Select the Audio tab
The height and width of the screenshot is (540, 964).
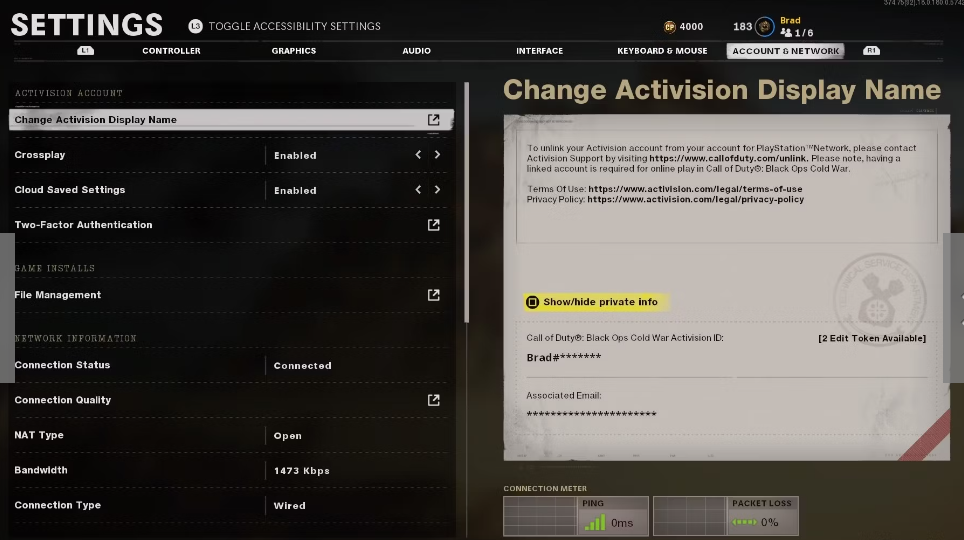[x=417, y=51]
